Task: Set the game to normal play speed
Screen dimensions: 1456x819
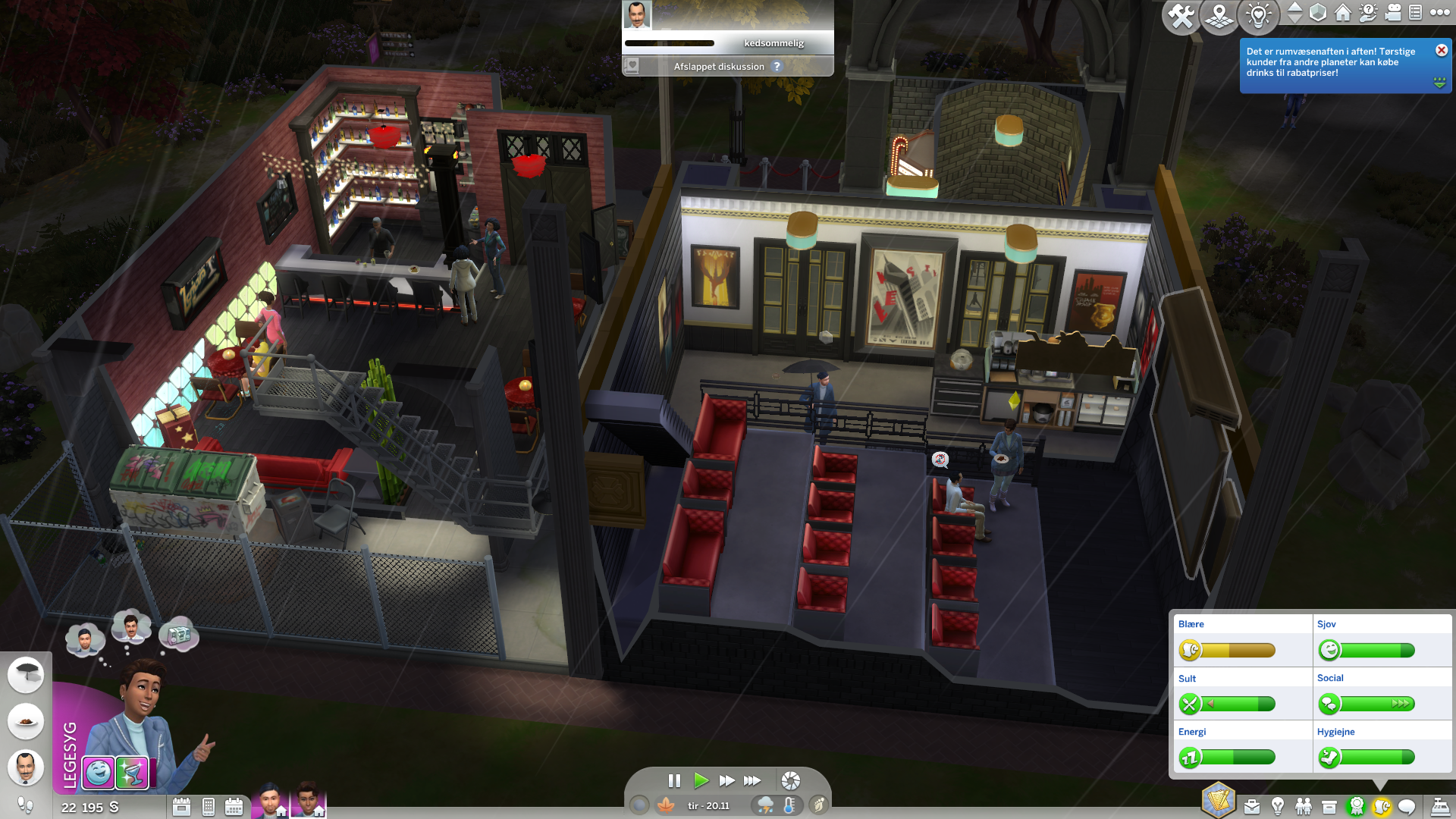Action: coord(701,780)
